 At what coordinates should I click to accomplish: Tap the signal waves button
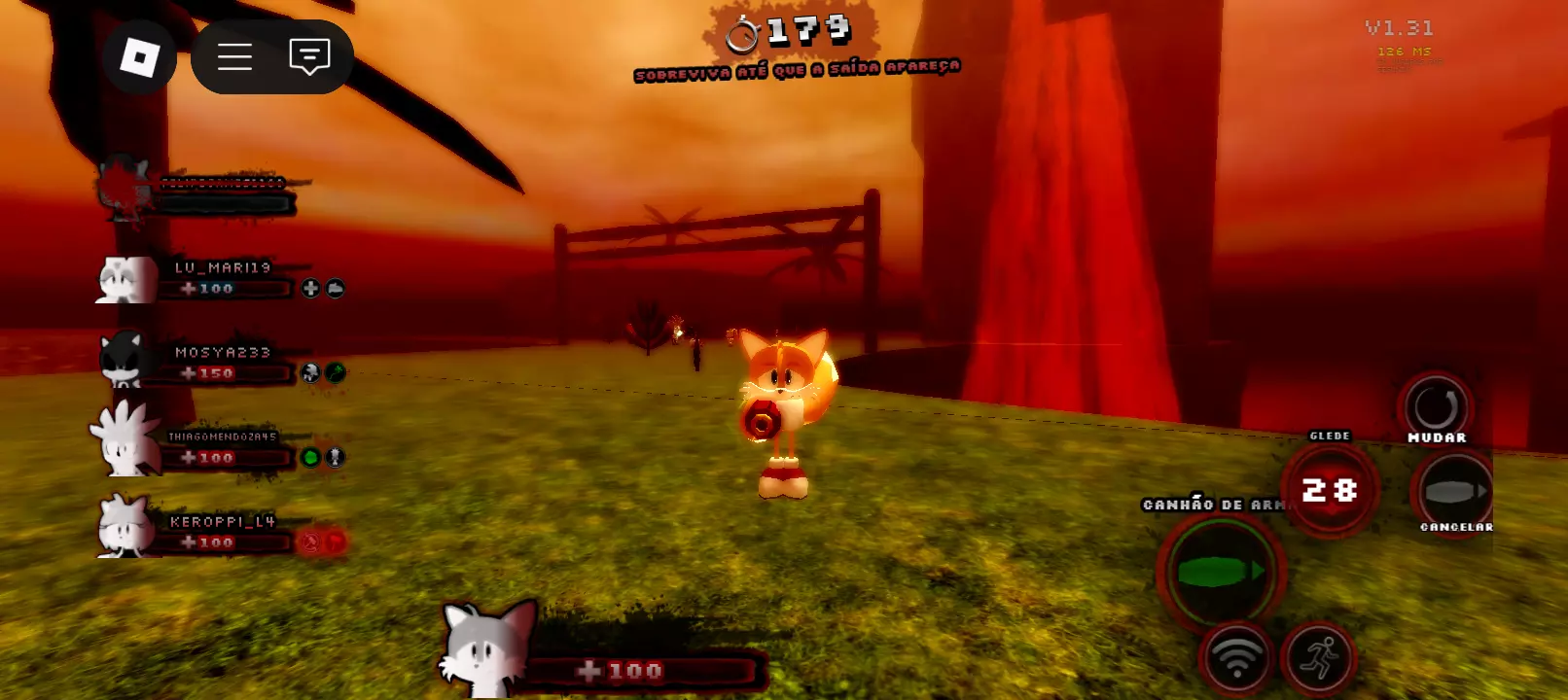pyautogui.click(x=1236, y=657)
